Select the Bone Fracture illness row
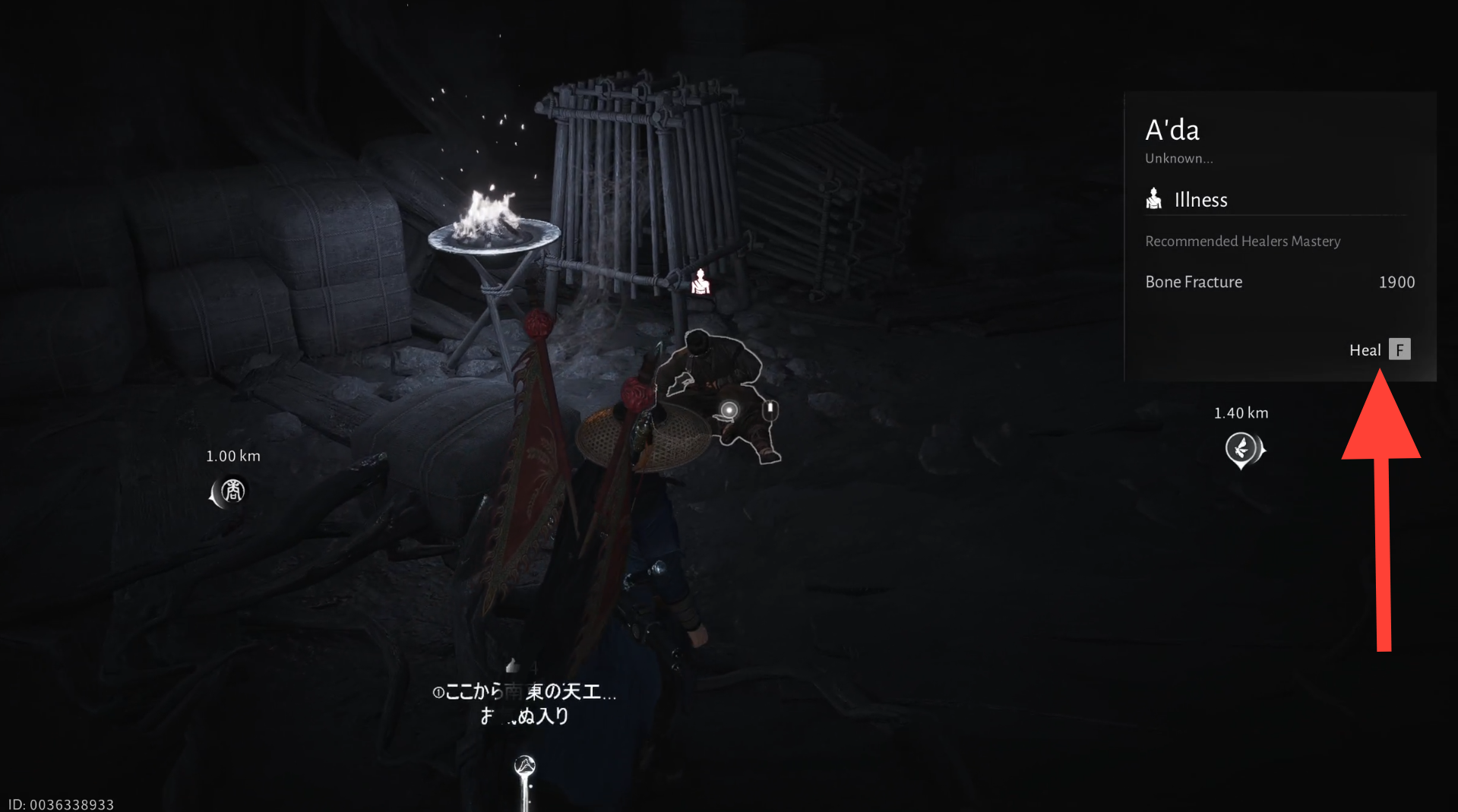 tap(1279, 282)
